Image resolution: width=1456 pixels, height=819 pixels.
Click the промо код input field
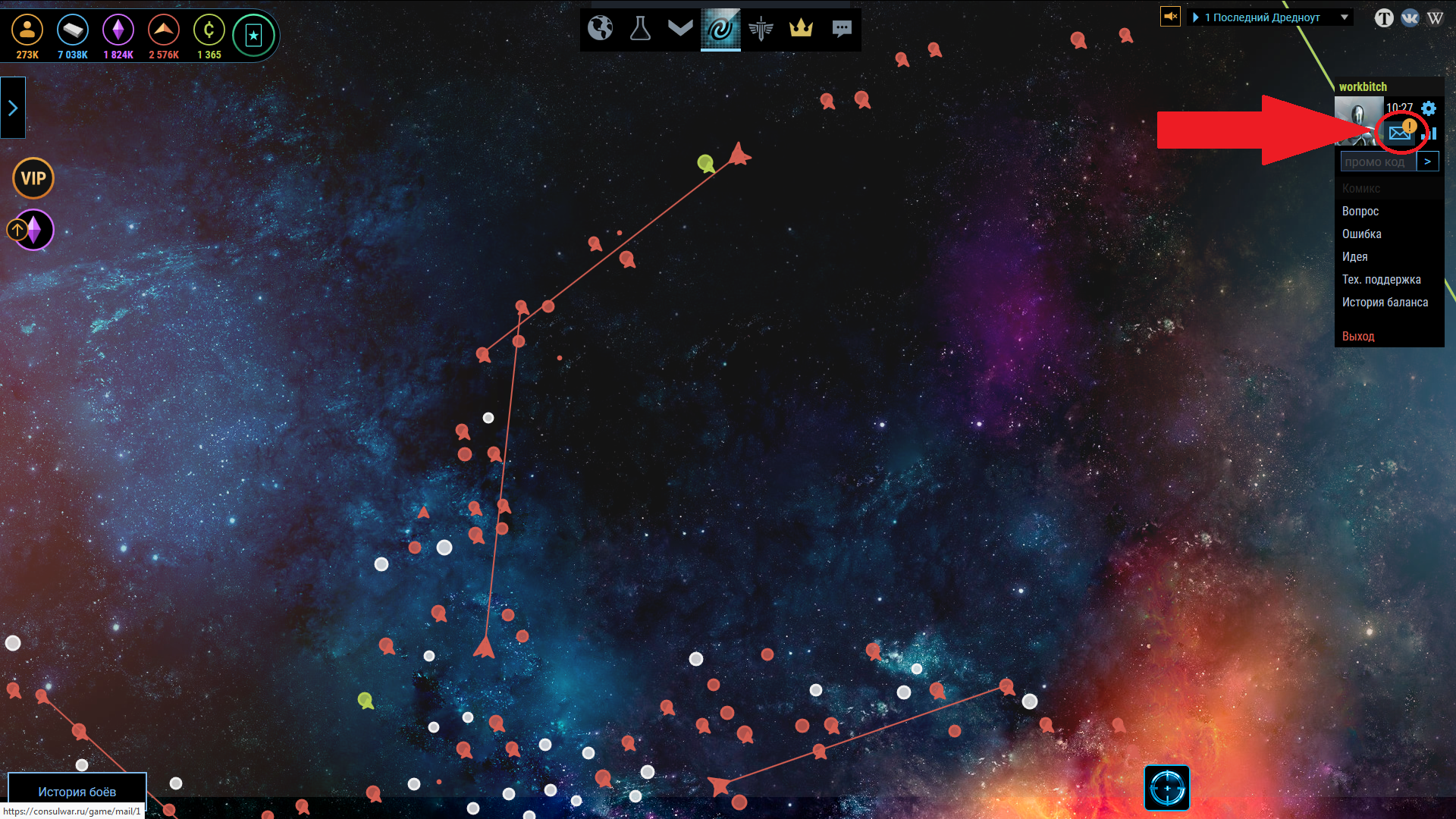tap(1377, 162)
